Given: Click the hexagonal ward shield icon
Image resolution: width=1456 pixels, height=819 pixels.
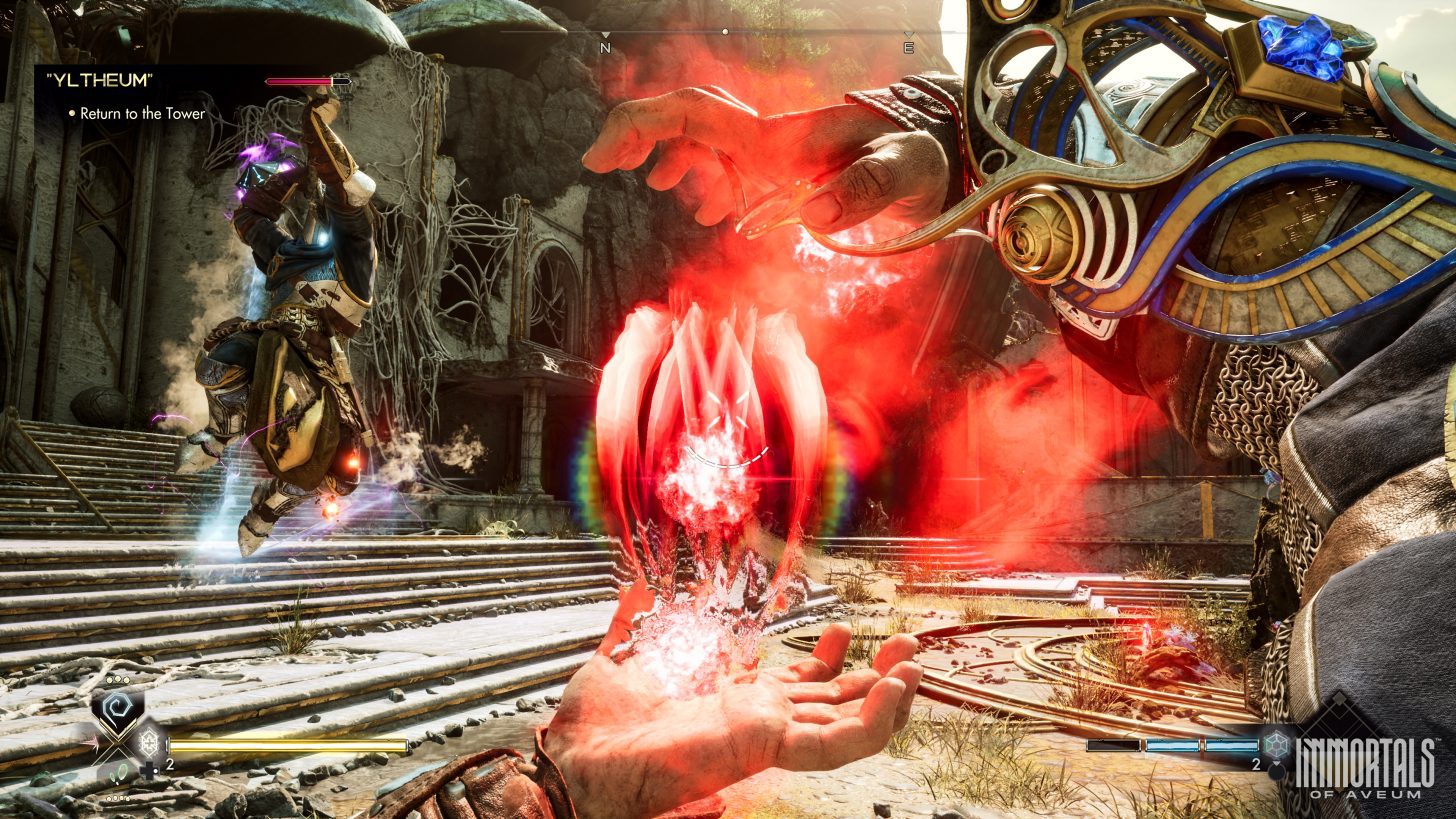Looking at the screenshot, I should [1277, 745].
